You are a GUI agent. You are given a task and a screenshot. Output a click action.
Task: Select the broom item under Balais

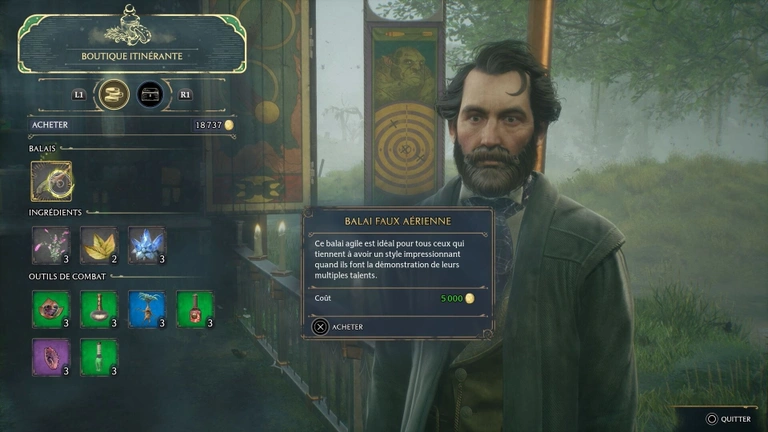(51, 181)
